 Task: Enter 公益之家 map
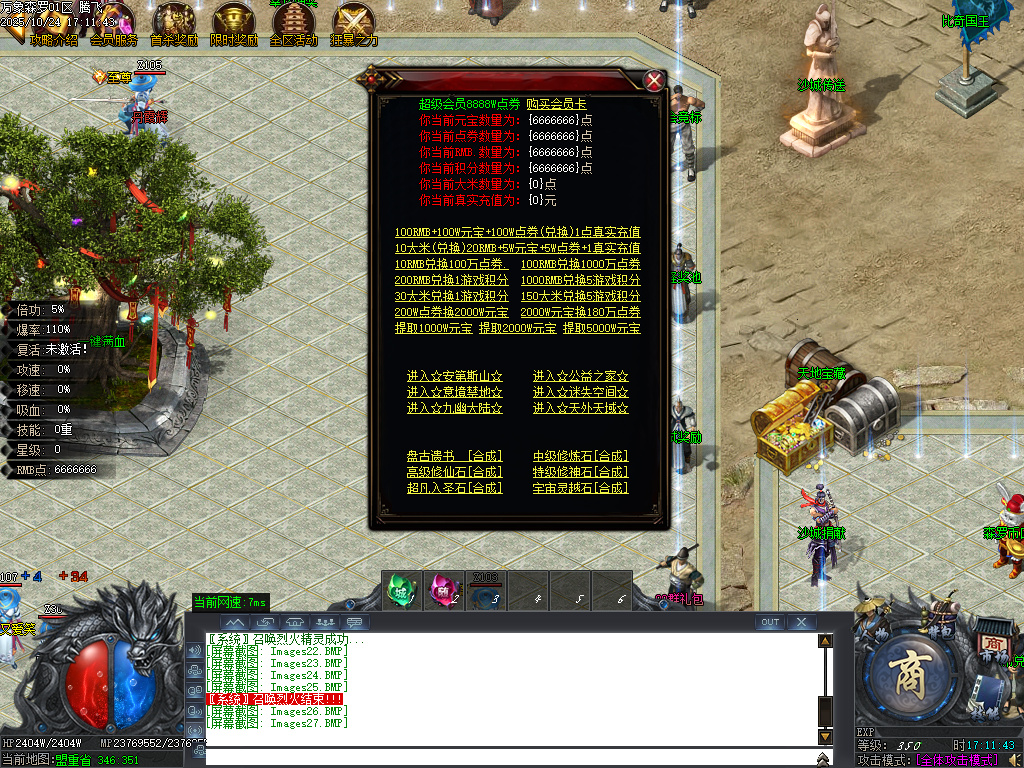pos(580,376)
